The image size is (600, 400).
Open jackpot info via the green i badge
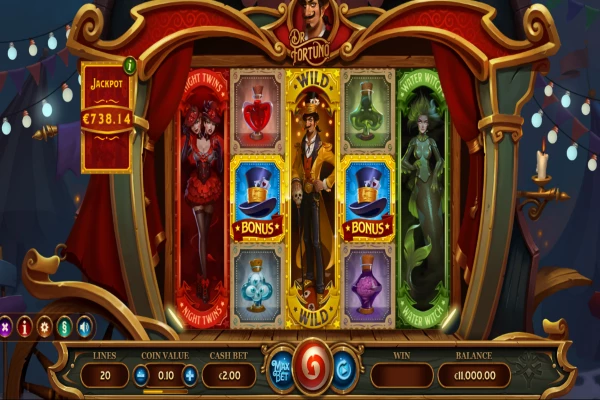click(x=129, y=66)
